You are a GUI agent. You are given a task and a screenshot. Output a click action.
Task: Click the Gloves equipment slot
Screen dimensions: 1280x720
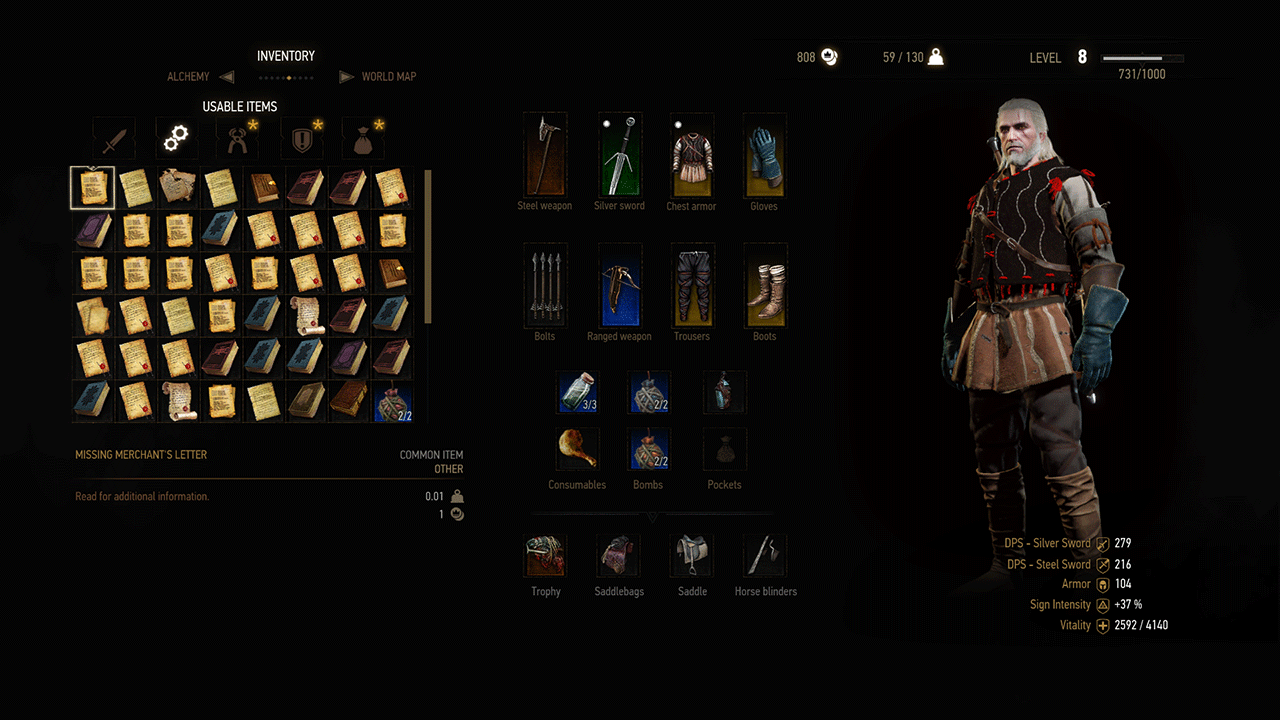point(764,155)
